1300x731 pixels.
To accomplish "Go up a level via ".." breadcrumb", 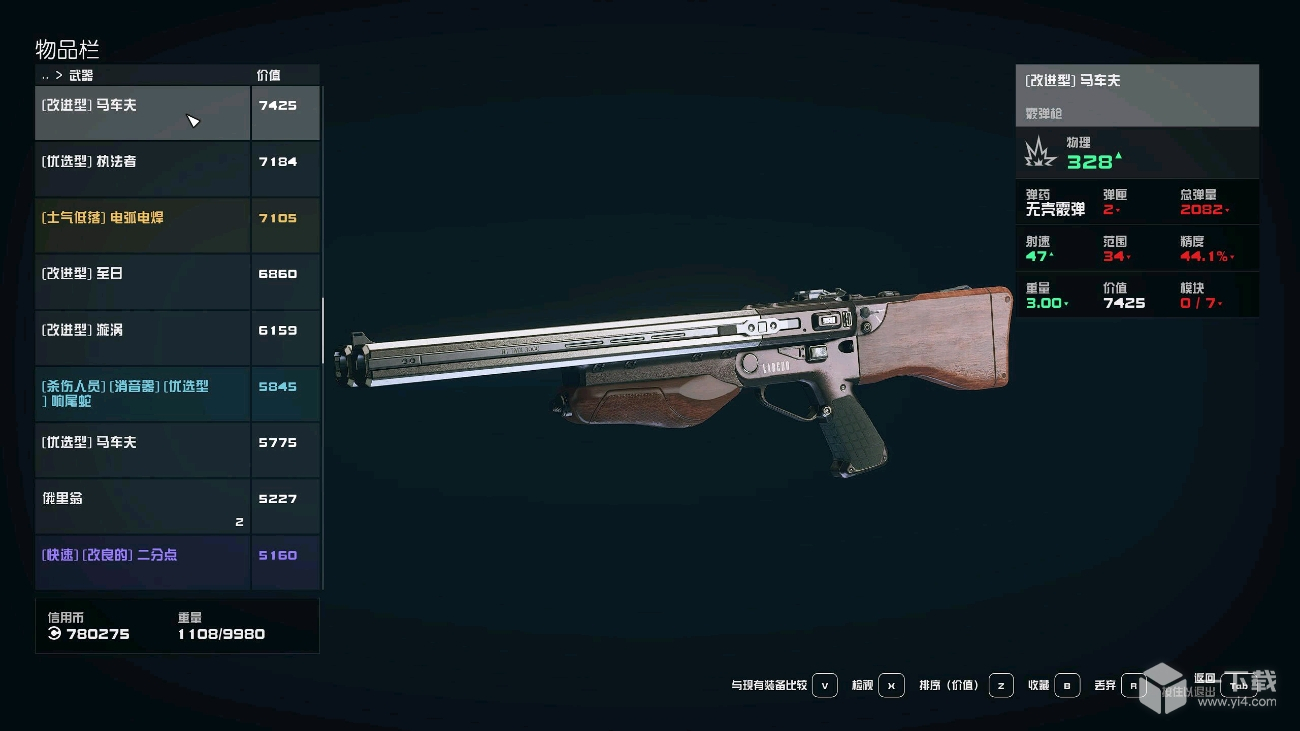I will click(45, 76).
